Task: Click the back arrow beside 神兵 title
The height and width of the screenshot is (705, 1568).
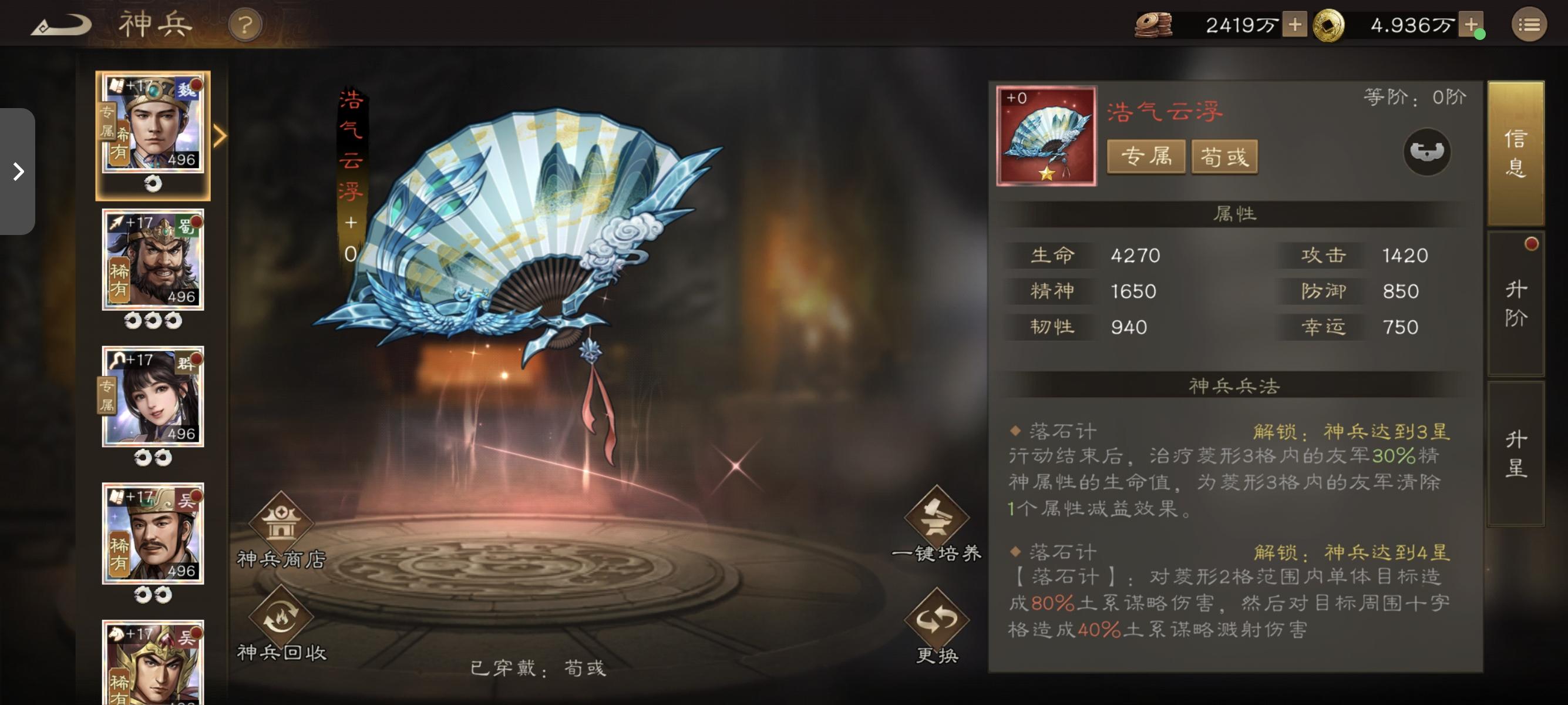Action: [x=61, y=24]
